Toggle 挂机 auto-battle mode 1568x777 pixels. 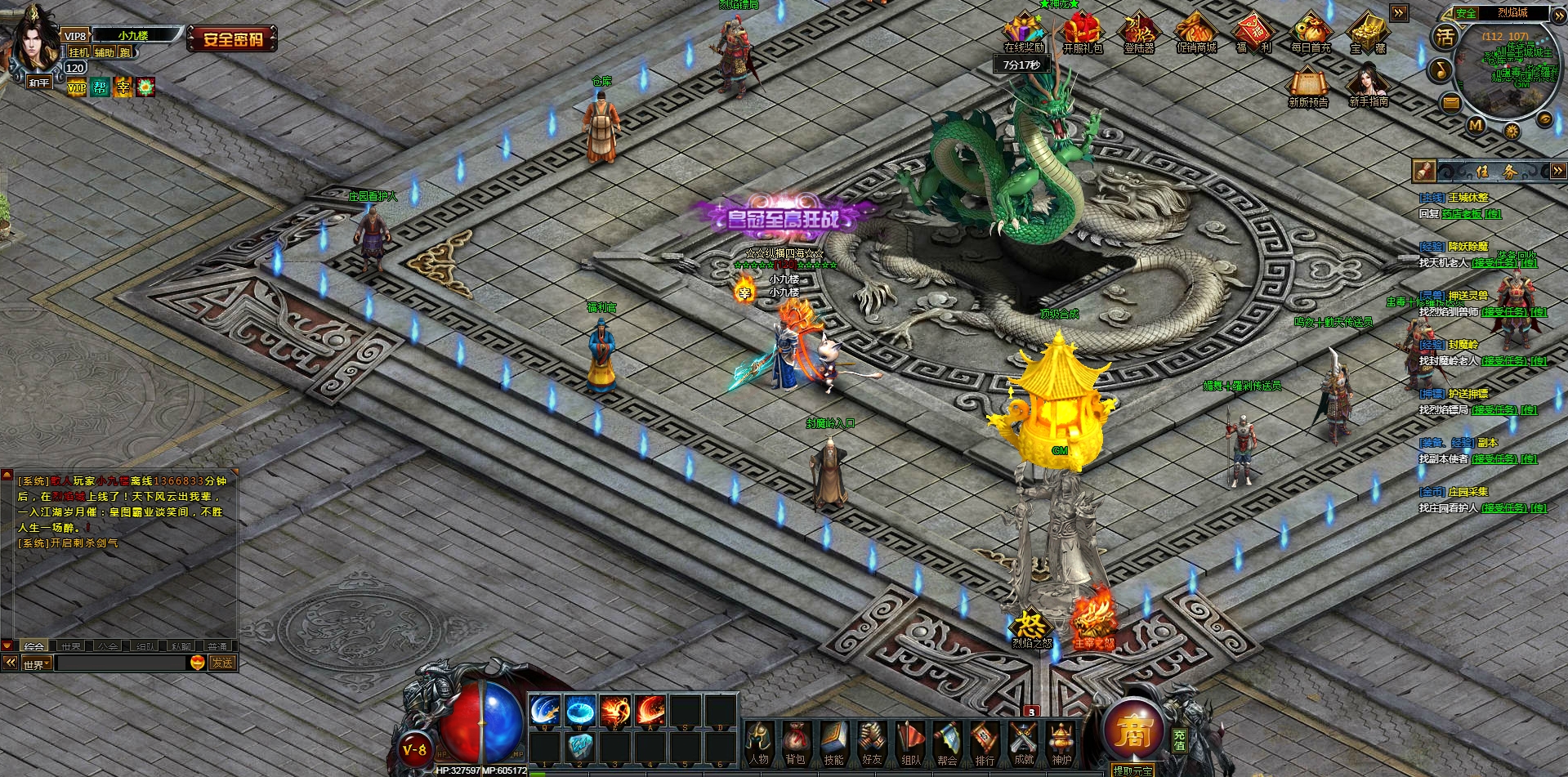[78, 52]
